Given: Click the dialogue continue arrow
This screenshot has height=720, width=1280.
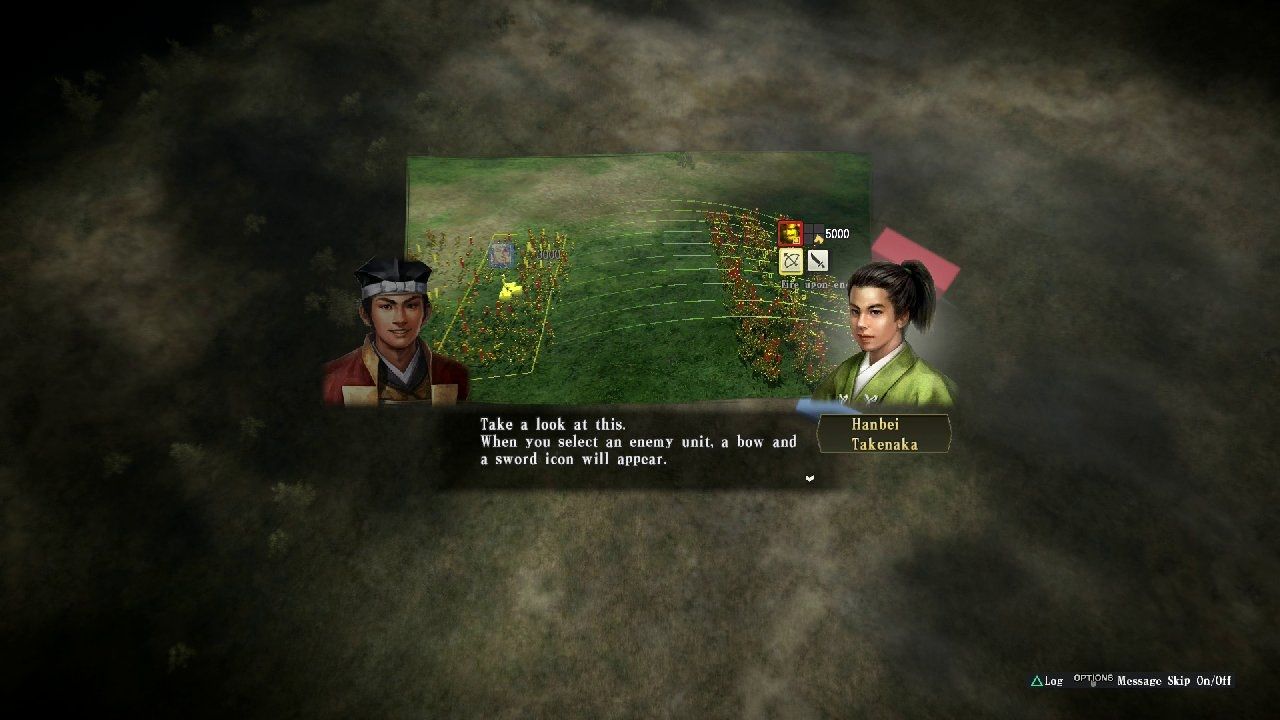Looking at the screenshot, I should 809,479.
